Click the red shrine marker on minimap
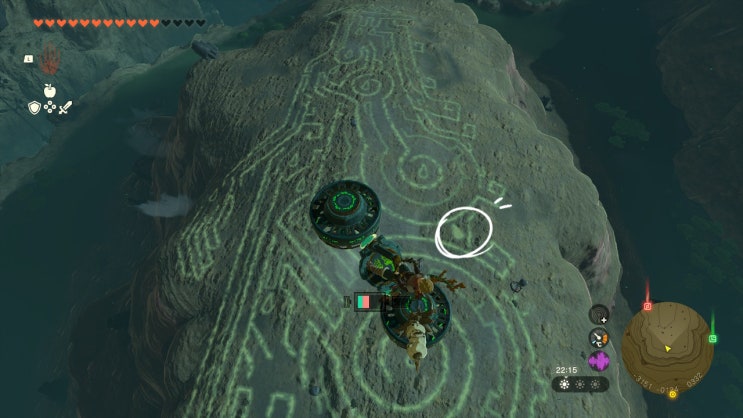Screen dimensions: 743x418 click(x=647, y=306)
